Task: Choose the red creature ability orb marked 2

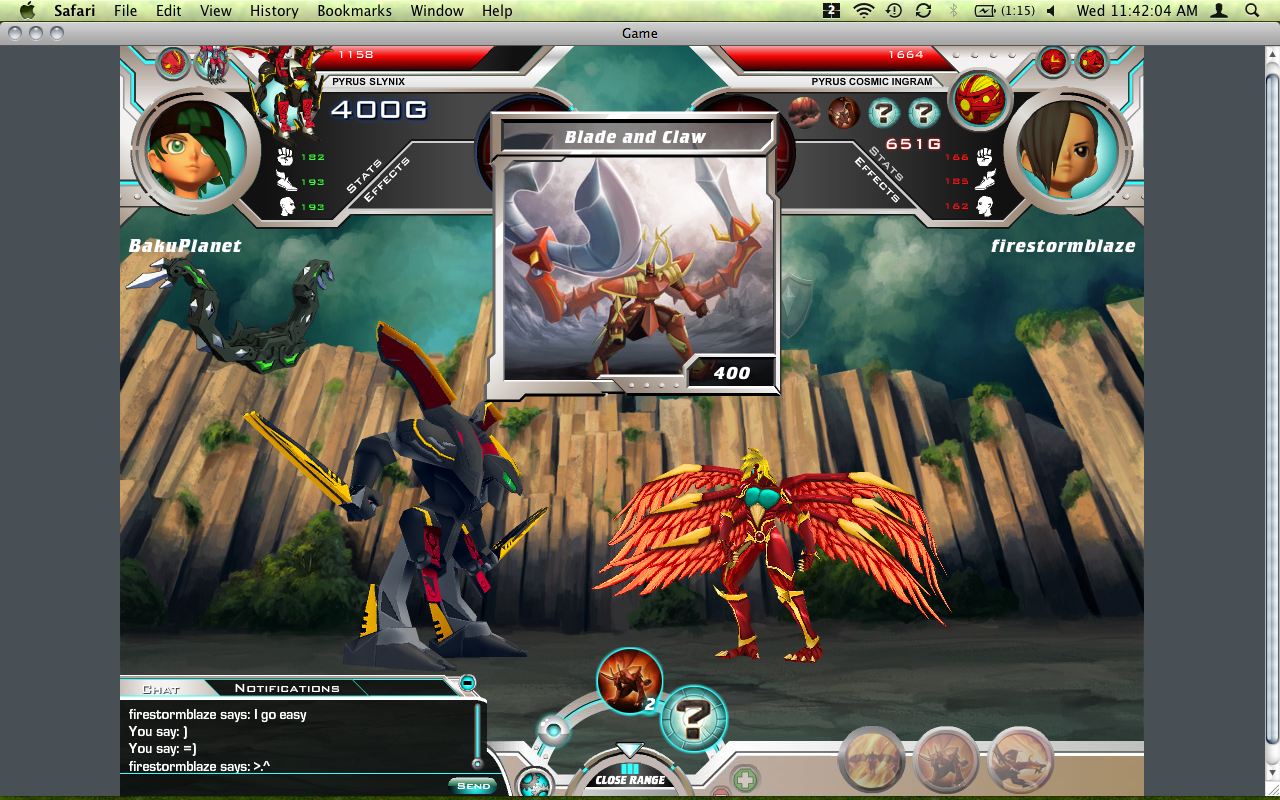Action: [x=629, y=681]
